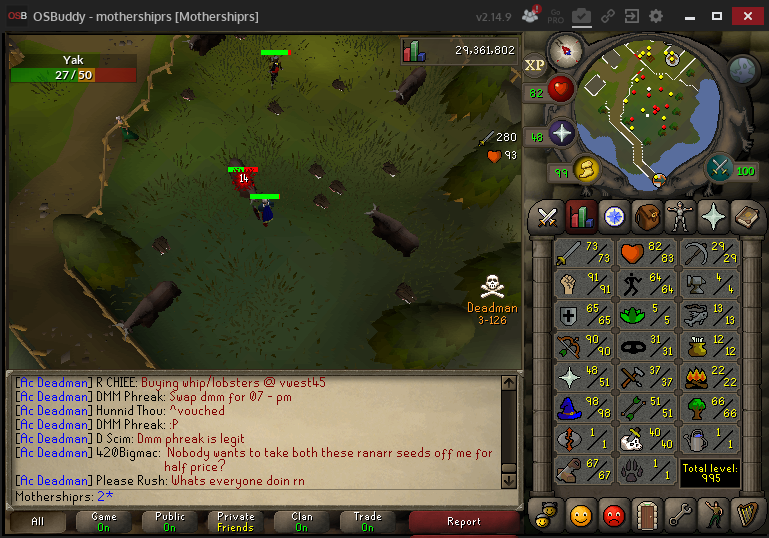This screenshot has height=538, width=769.
Task: Open the Music player harp tab
Action: tap(746, 514)
